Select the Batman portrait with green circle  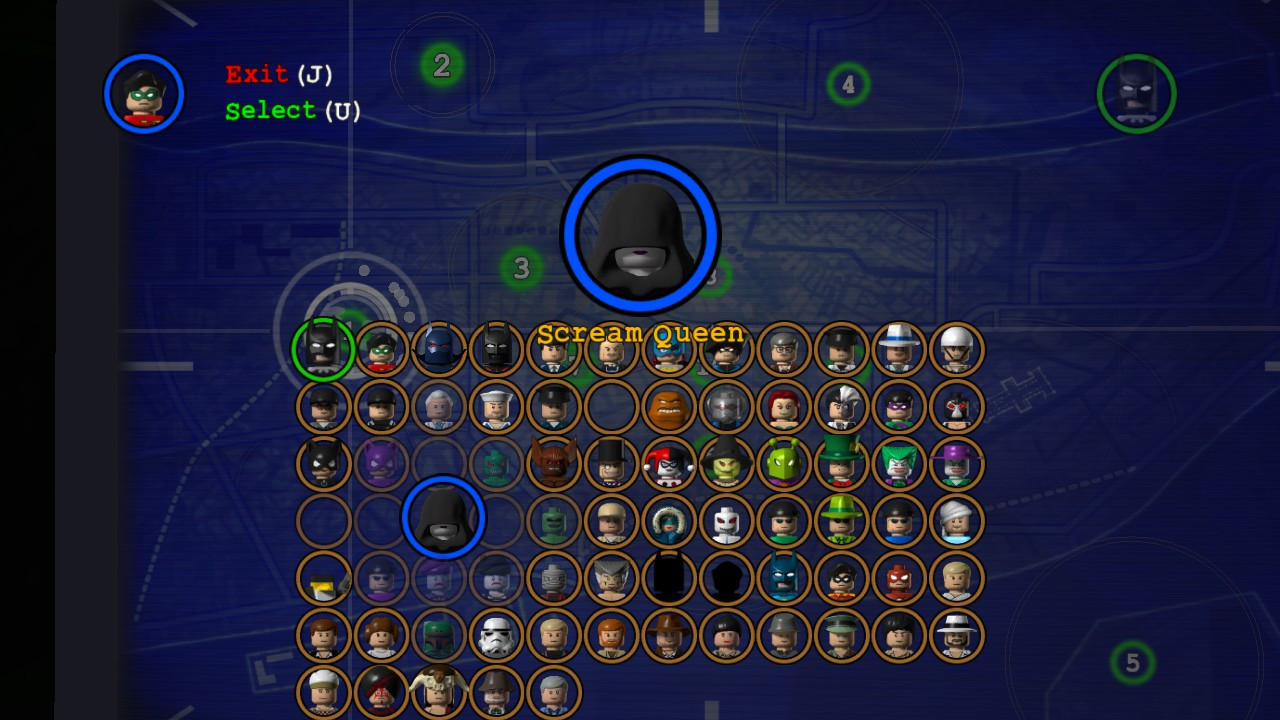(x=323, y=348)
